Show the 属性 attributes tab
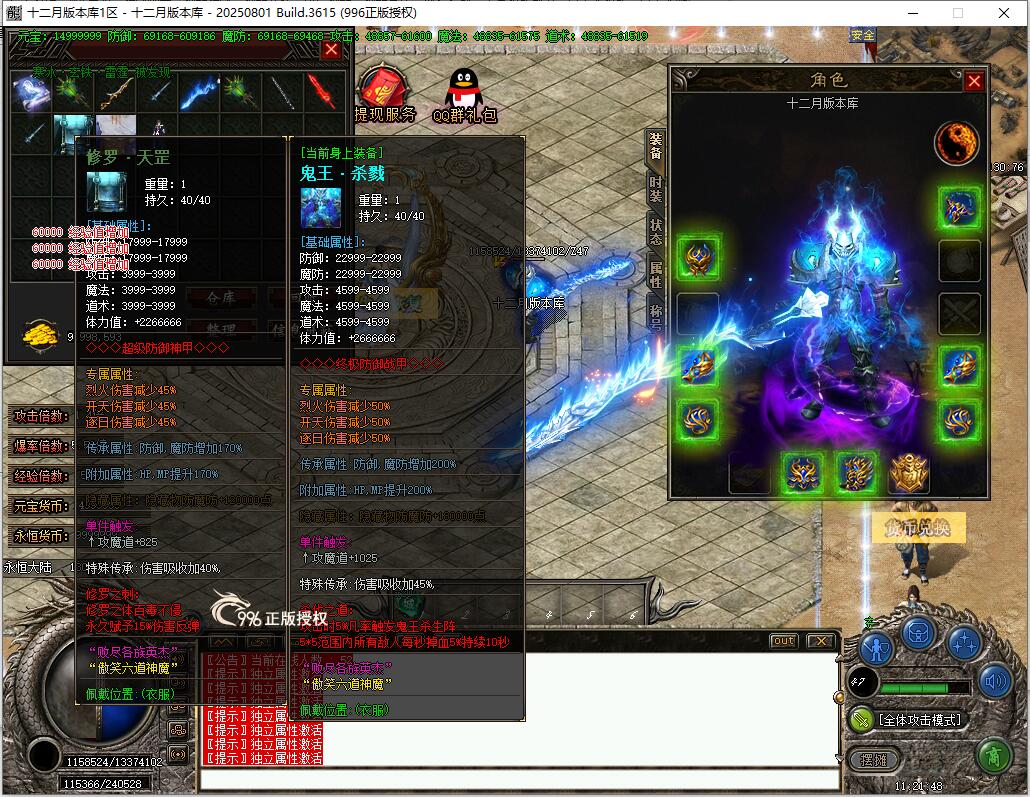The width and height of the screenshot is (1030, 797). tap(655, 273)
